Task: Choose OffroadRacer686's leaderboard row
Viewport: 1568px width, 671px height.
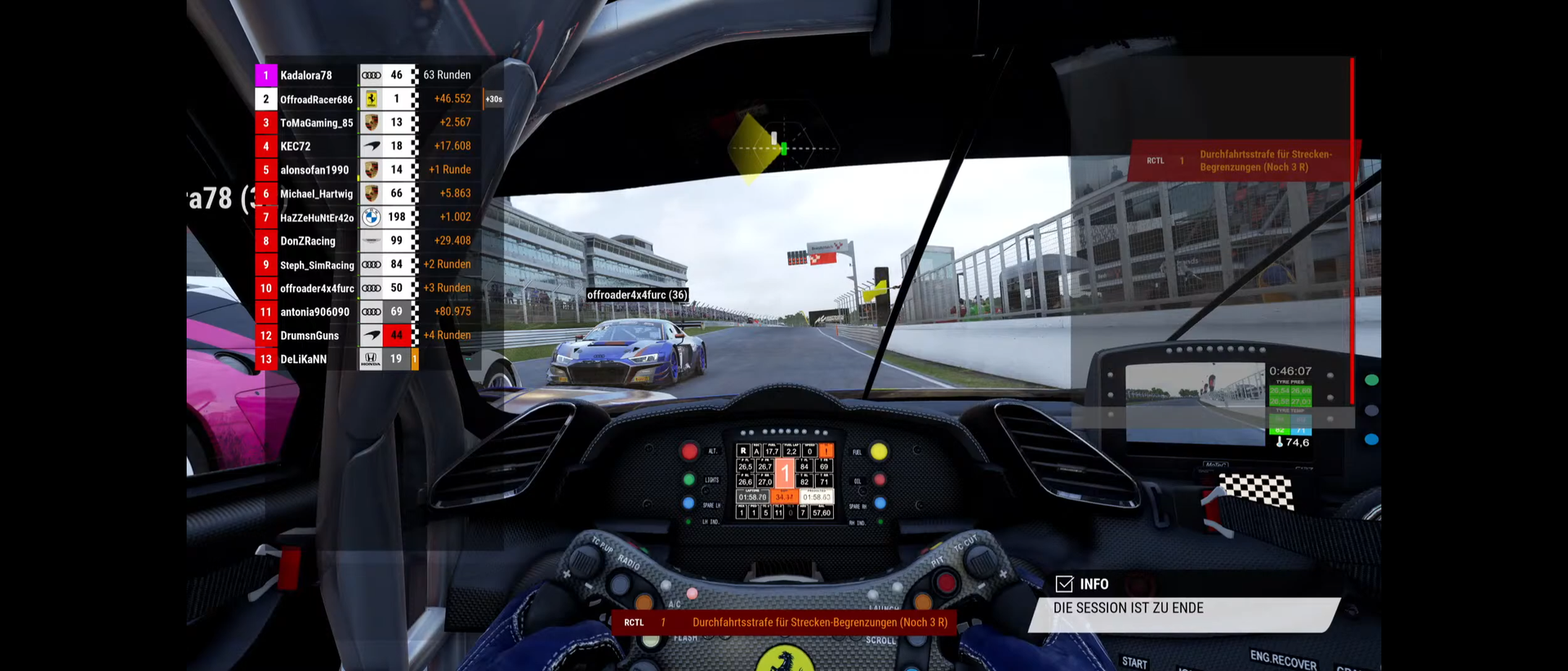Action: pyautogui.click(x=316, y=100)
